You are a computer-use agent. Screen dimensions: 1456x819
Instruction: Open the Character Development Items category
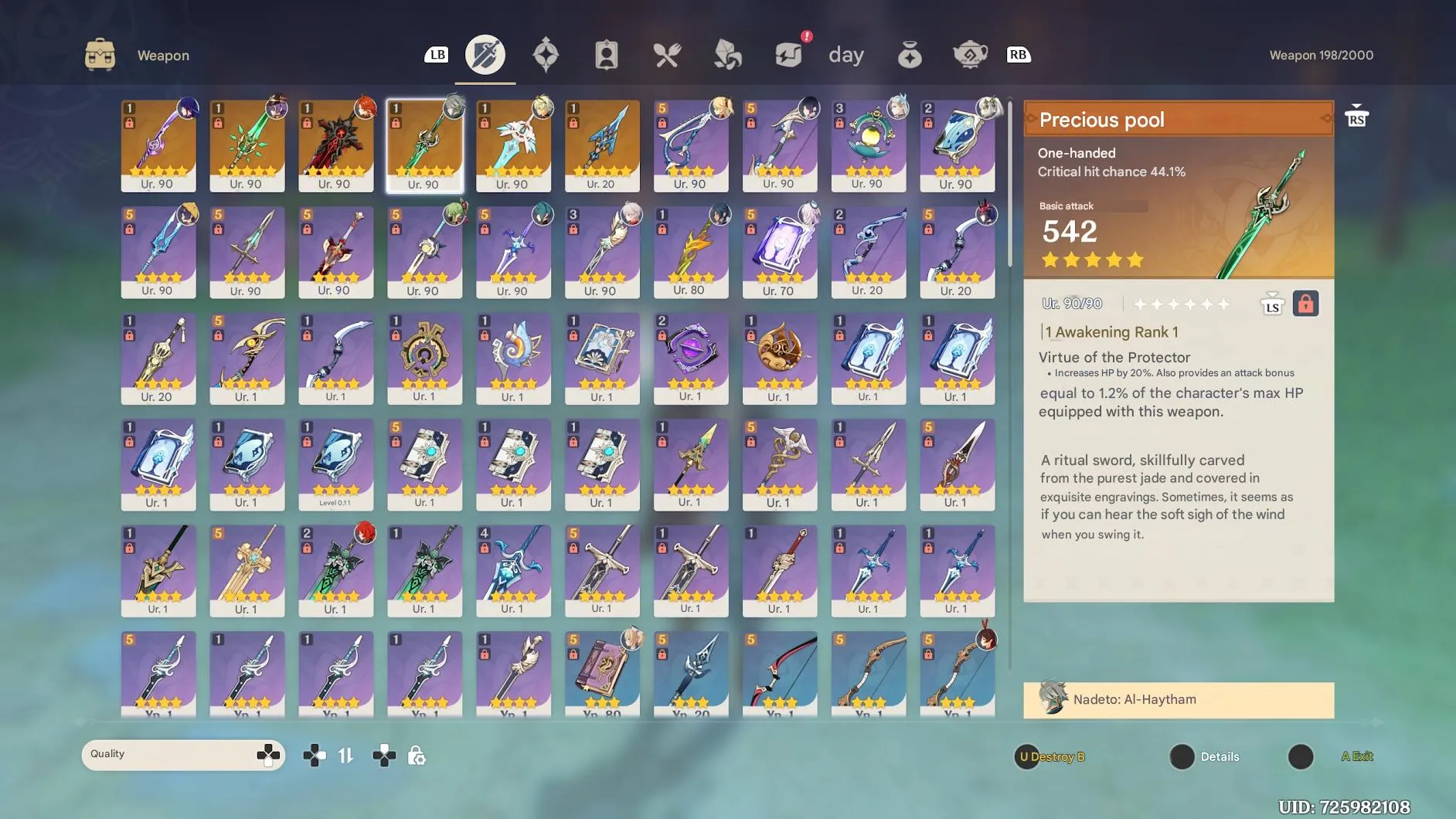pyautogui.click(x=607, y=54)
